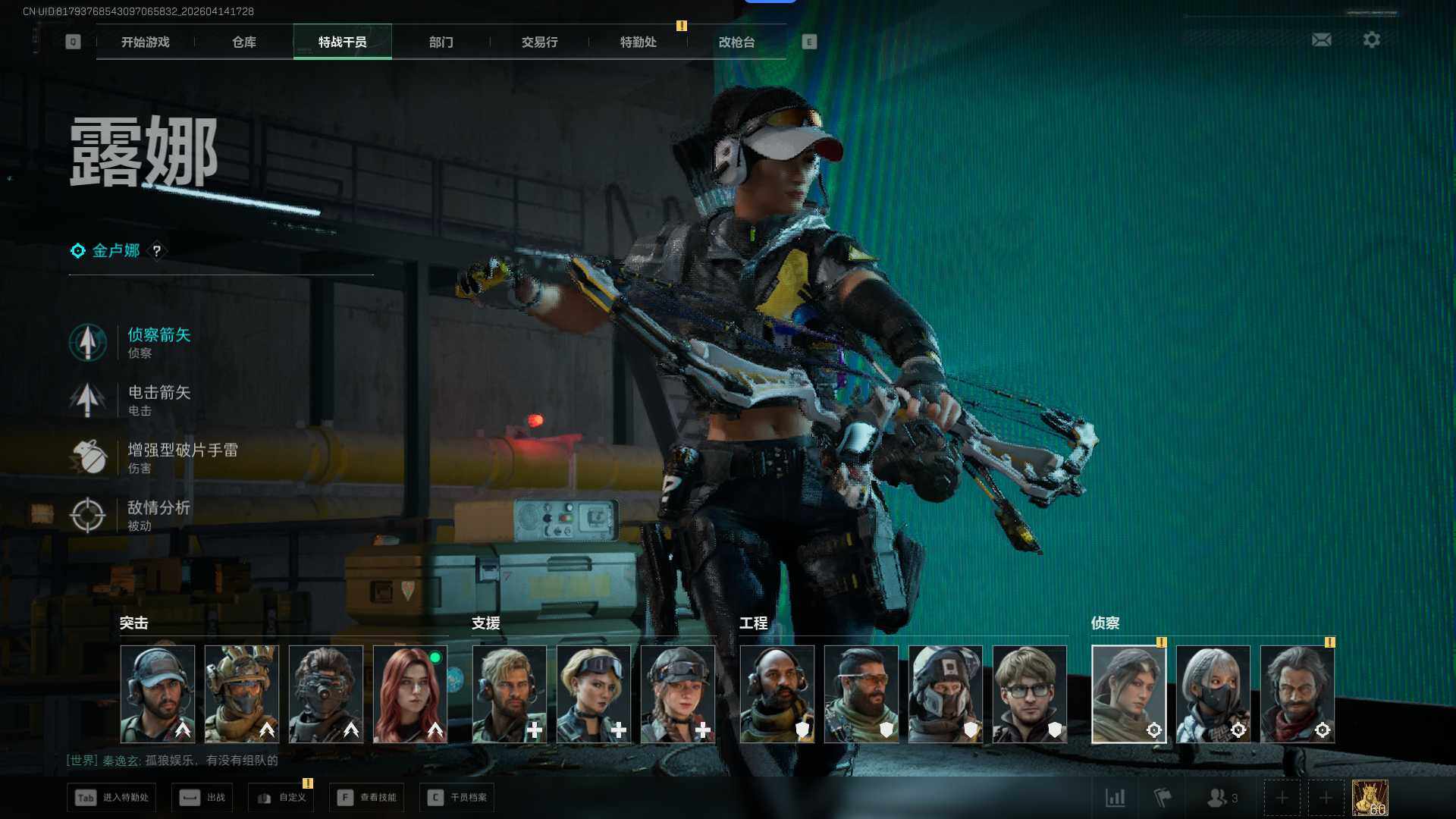This screenshot has width=1456, height=819.
Task: Select the red-haired assault operator portrait
Action: point(409,694)
